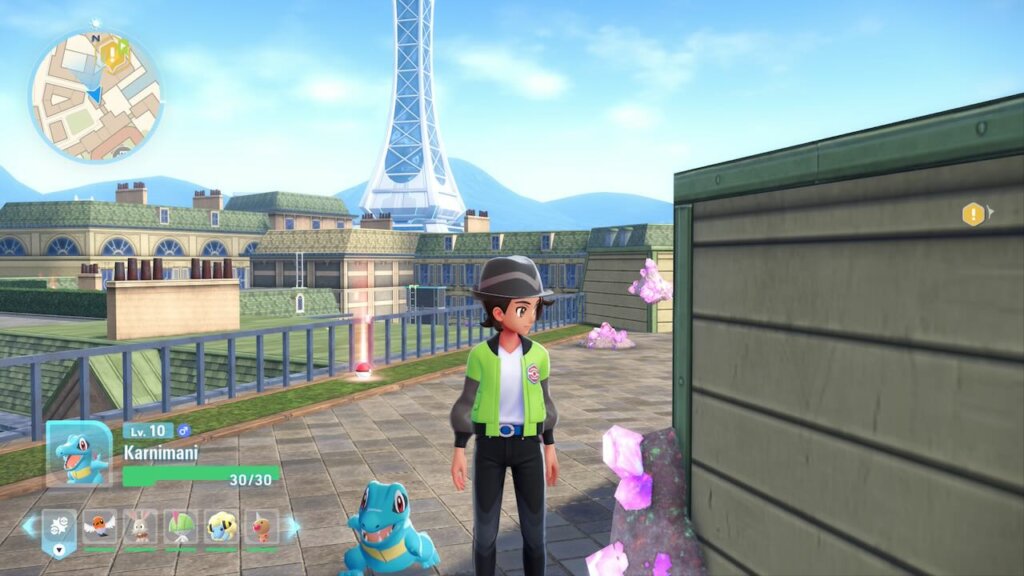1024x576 pixels.
Task: Open the circular city minimap
Action: tap(95, 95)
